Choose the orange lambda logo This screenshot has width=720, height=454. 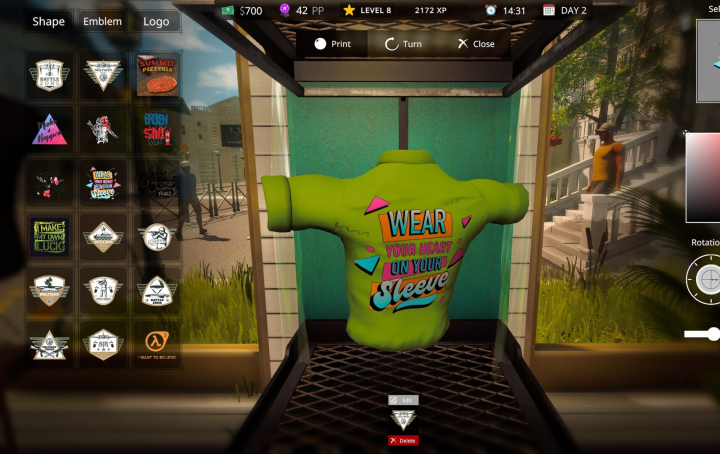click(x=158, y=344)
